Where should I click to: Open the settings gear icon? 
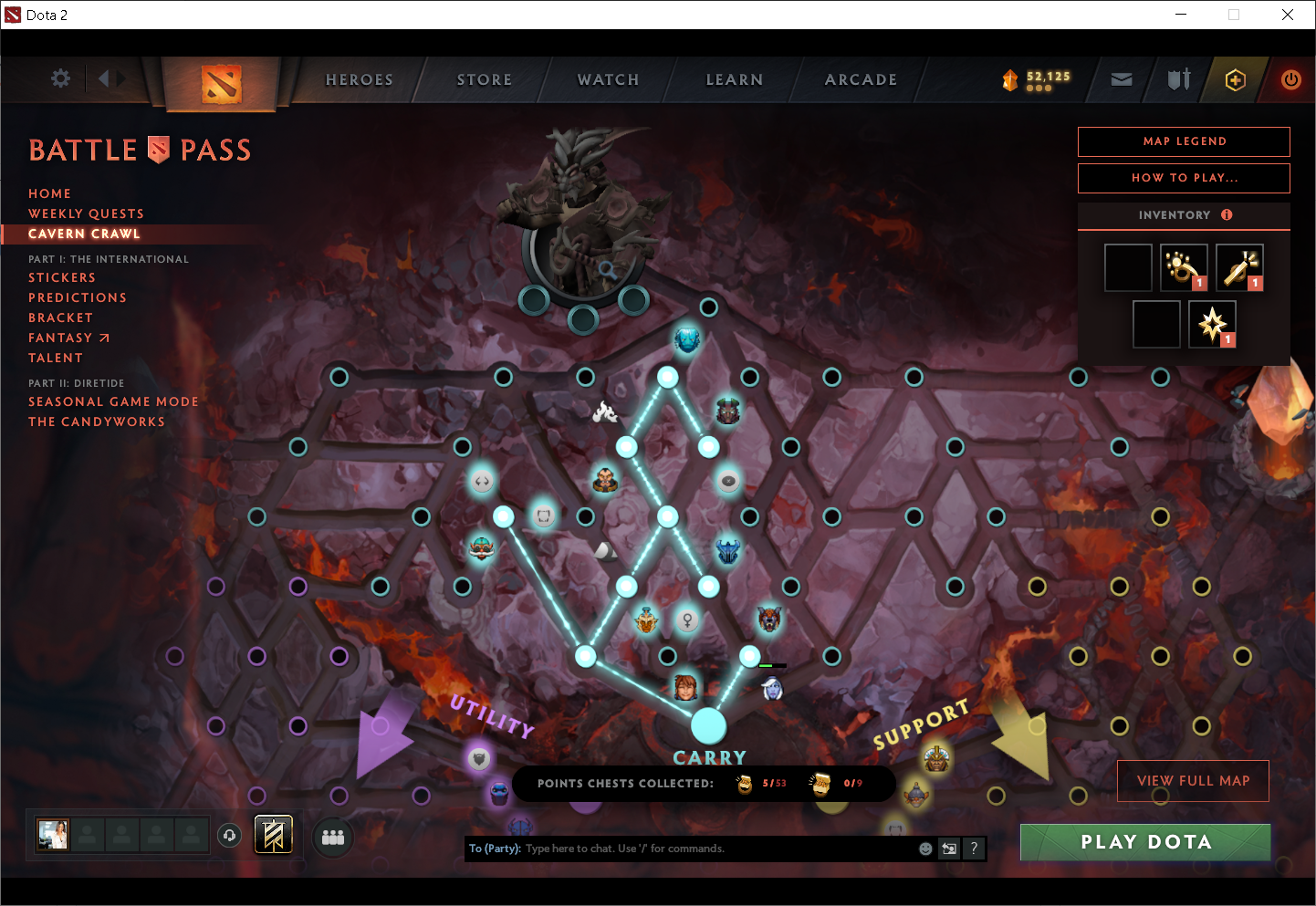tap(60, 78)
